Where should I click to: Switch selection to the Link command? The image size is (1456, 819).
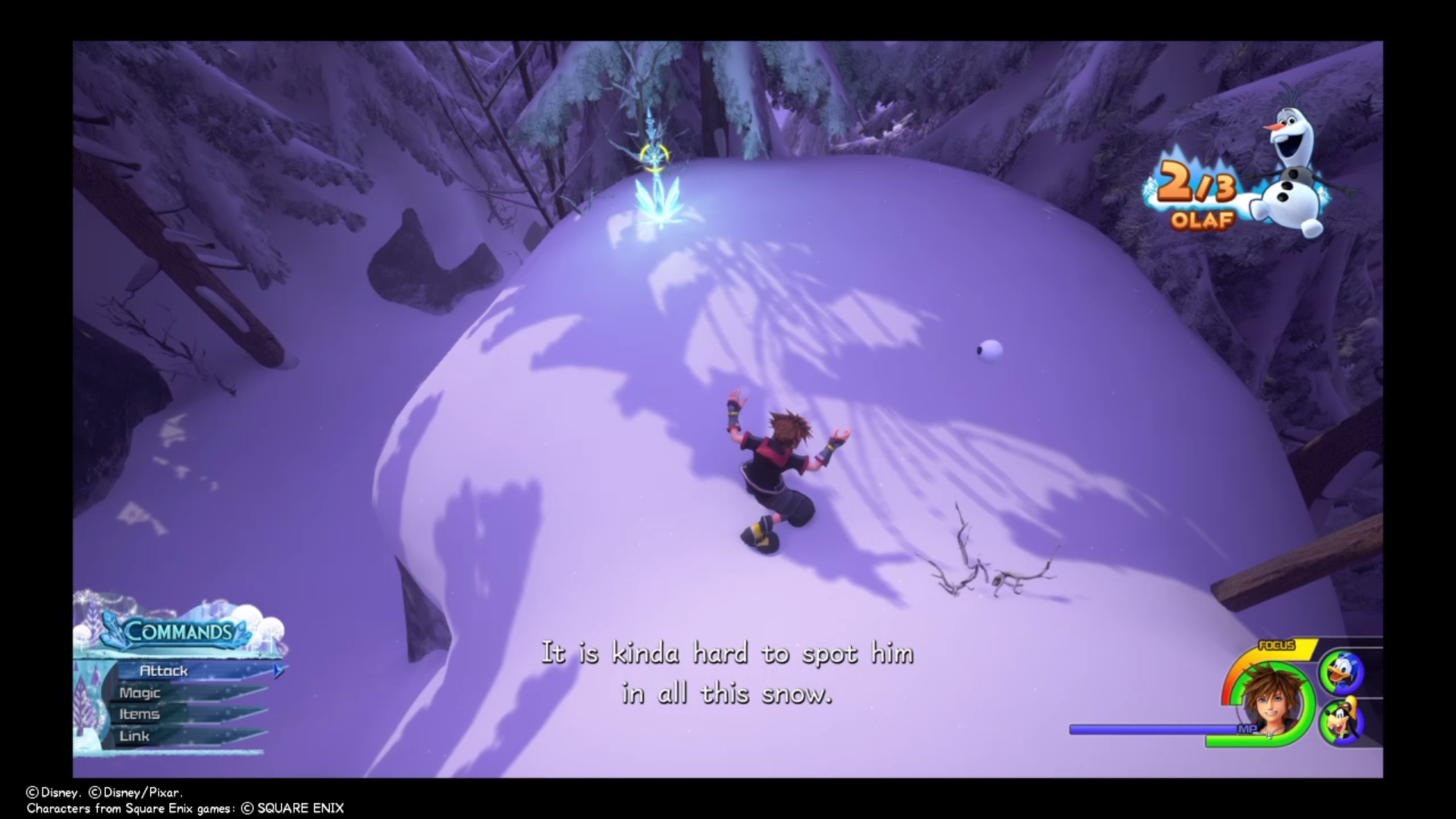[135, 736]
